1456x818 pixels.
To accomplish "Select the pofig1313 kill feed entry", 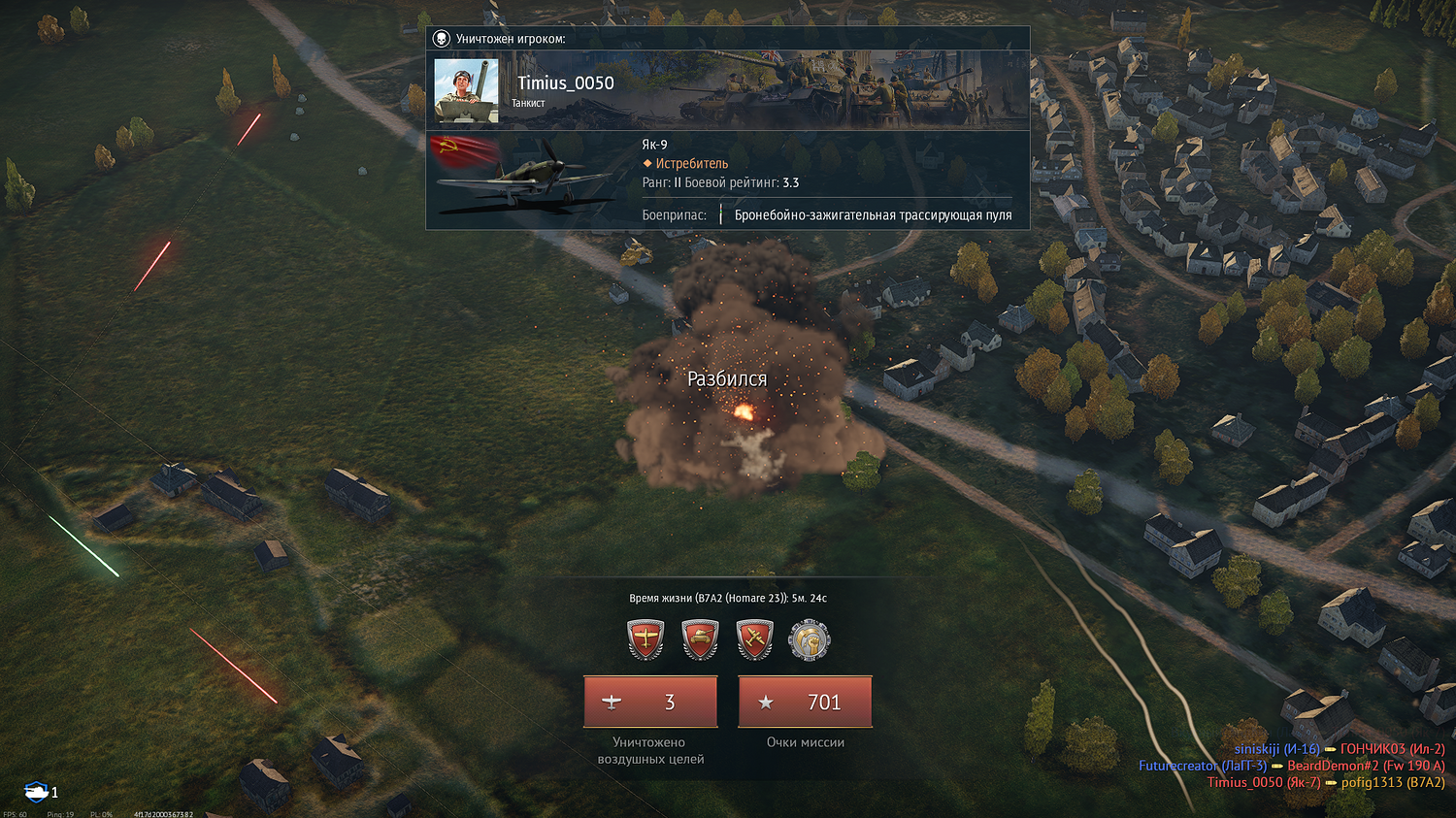I will [1392, 782].
